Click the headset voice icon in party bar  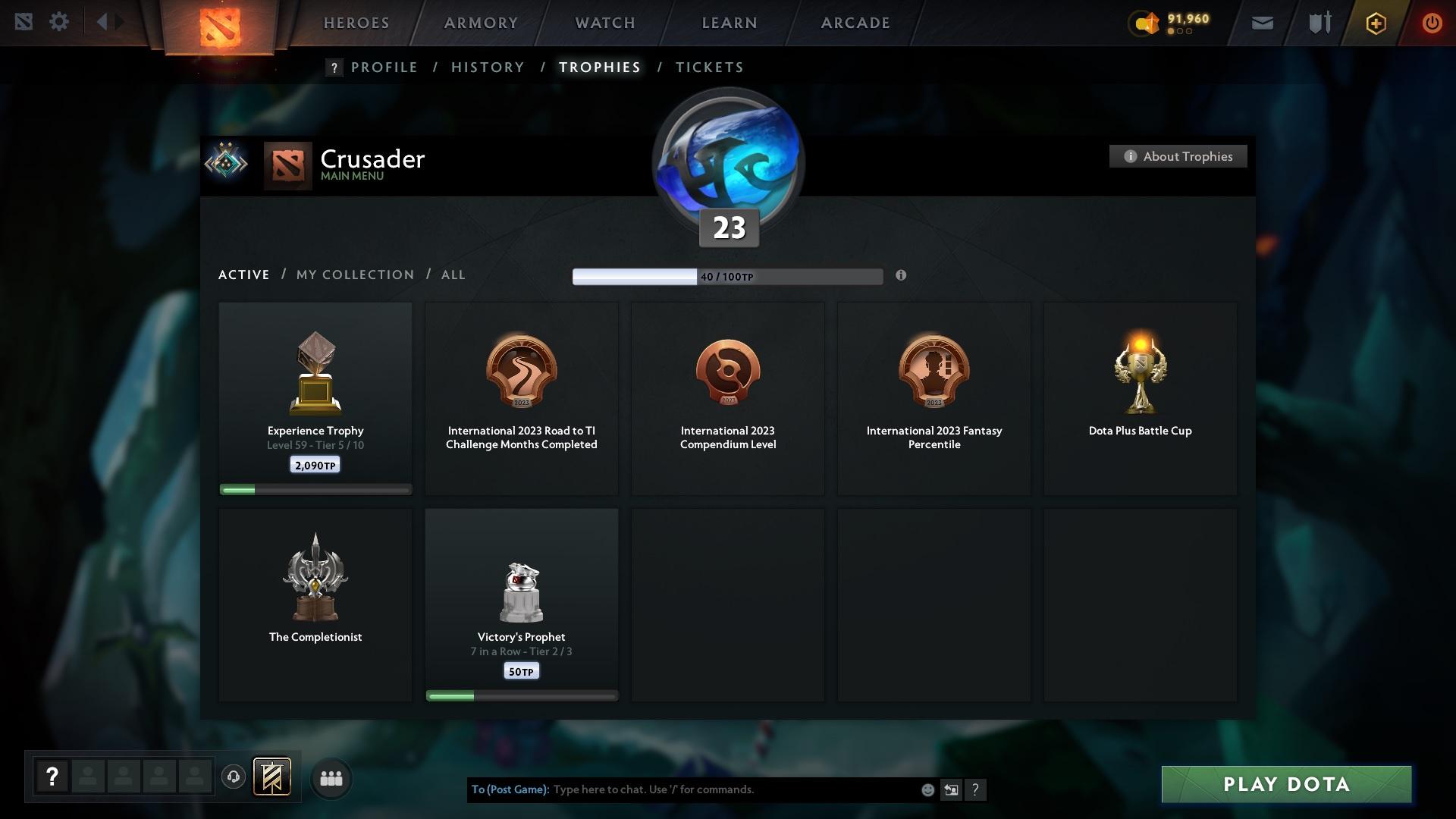pos(233,777)
